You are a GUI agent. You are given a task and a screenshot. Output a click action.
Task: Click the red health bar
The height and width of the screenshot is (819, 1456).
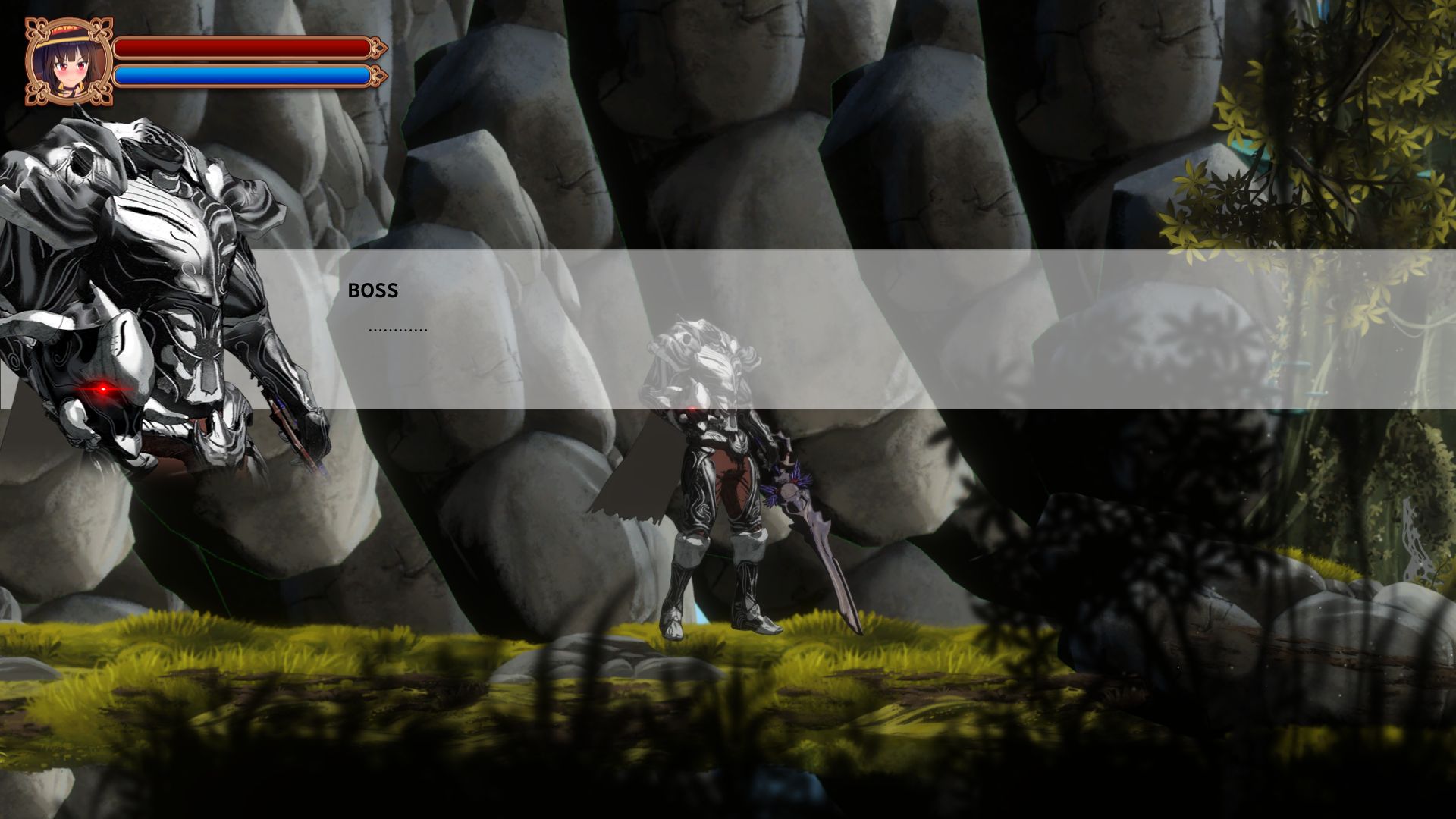pyautogui.click(x=243, y=47)
